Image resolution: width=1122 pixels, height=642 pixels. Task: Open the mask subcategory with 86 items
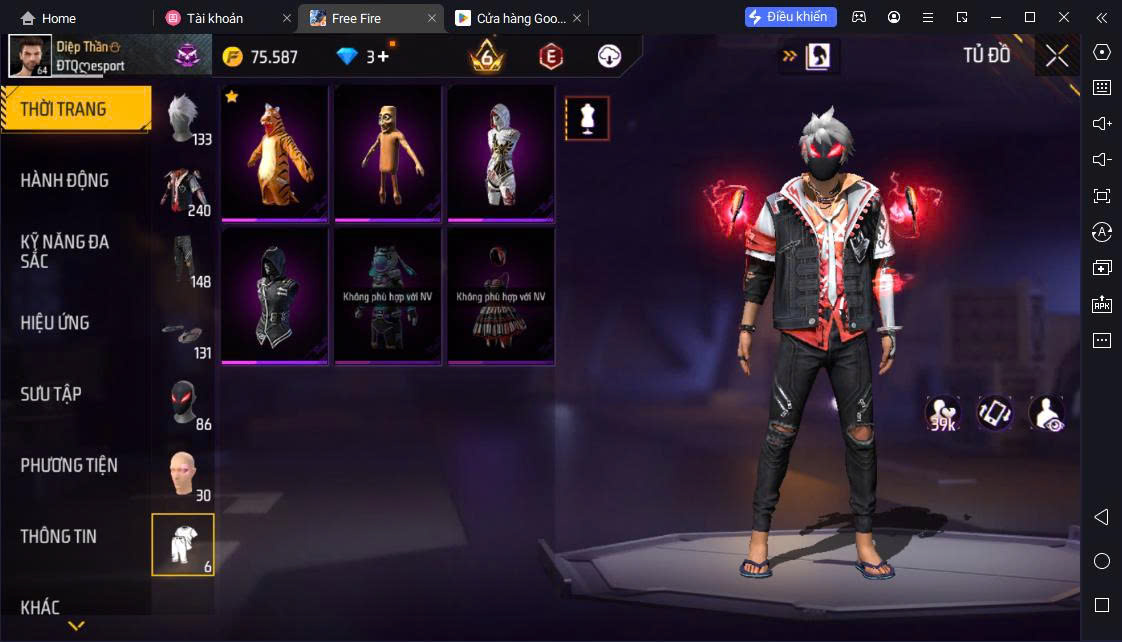click(184, 405)
